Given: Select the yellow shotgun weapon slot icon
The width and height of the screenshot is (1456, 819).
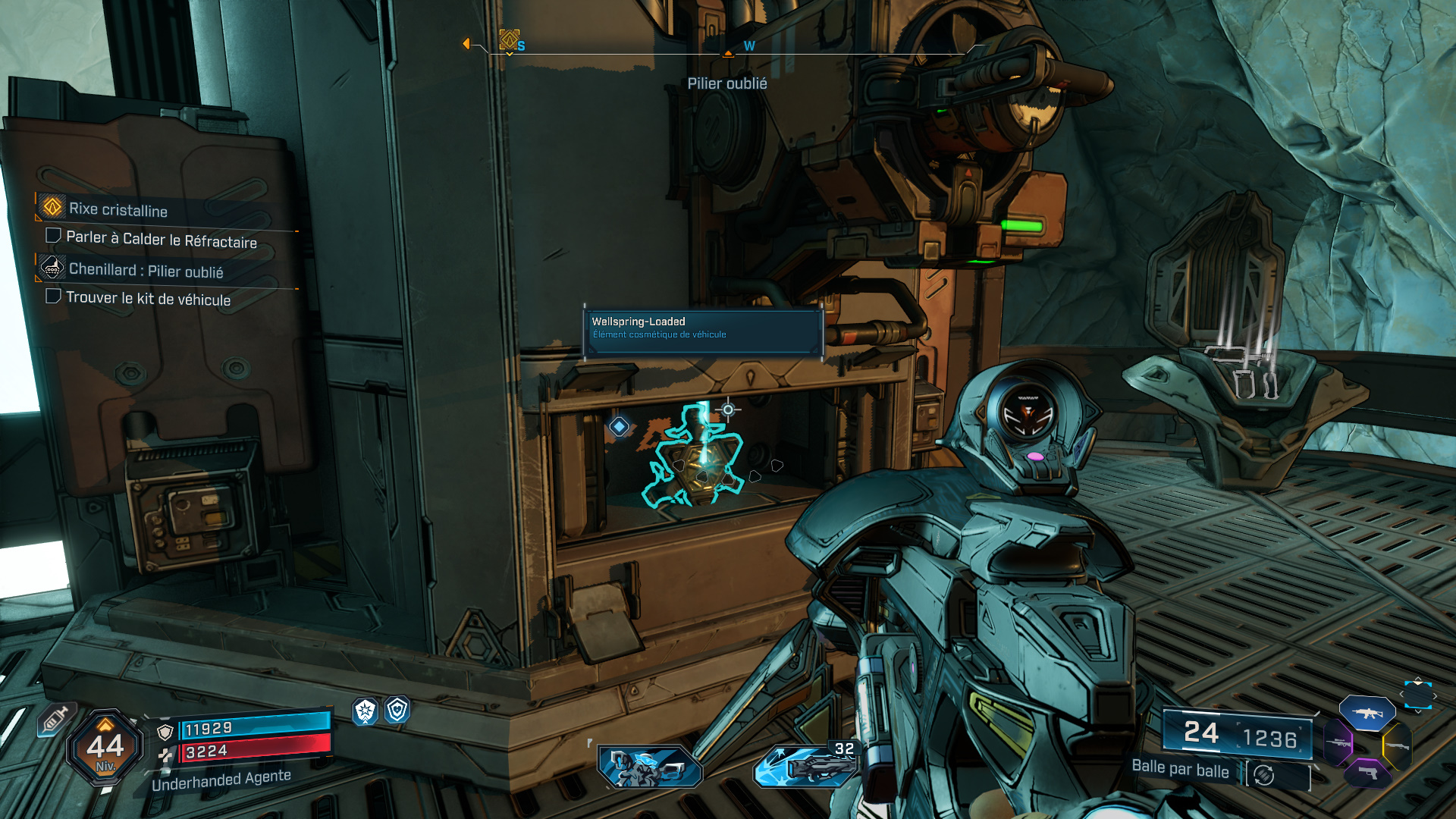Looking at the screenshot, I should (1399, 745).
